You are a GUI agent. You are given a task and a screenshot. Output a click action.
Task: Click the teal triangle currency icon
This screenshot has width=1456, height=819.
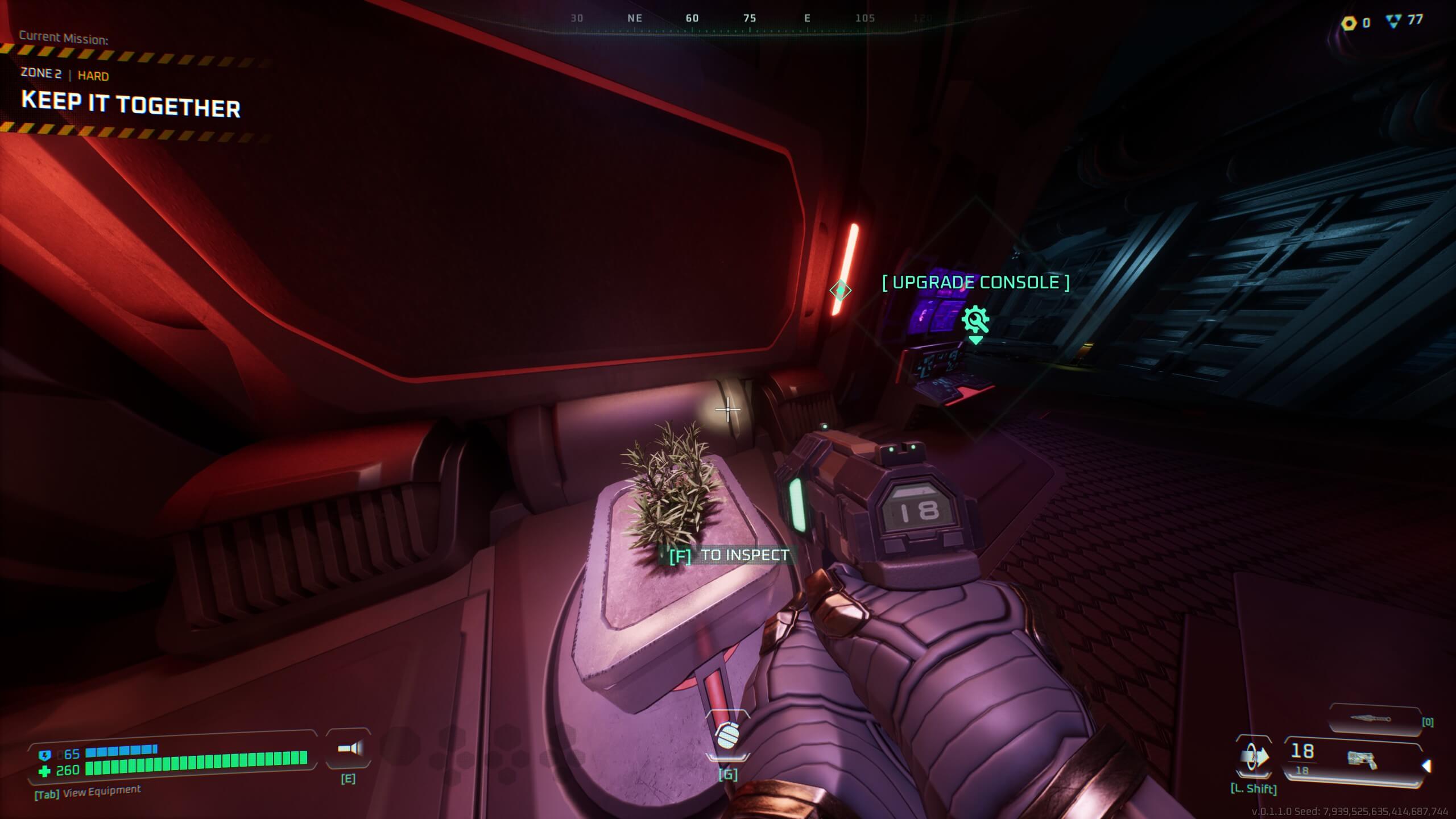pos(1393,22)
